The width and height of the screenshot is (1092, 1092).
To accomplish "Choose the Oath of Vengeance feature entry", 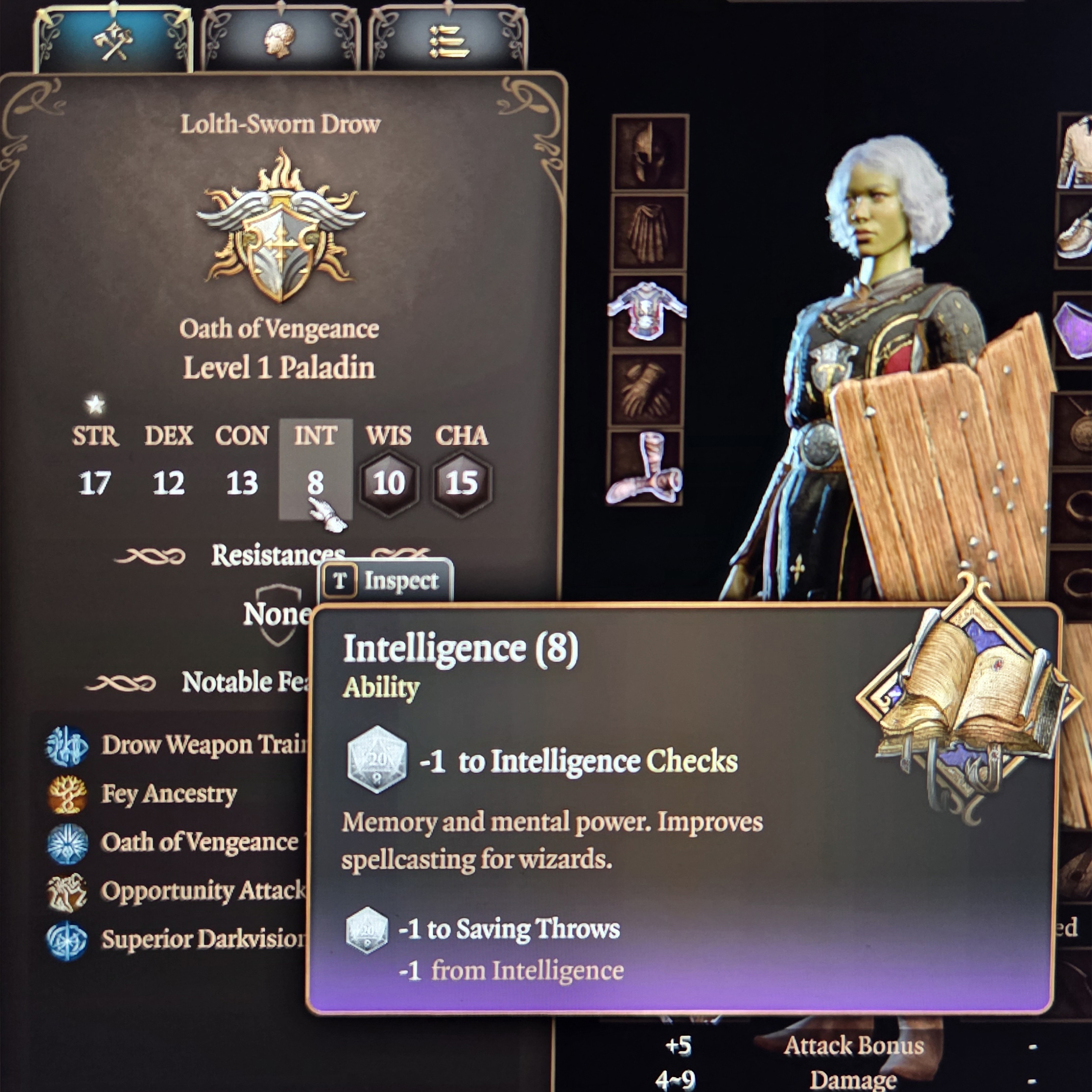I will tap(199, 842).
